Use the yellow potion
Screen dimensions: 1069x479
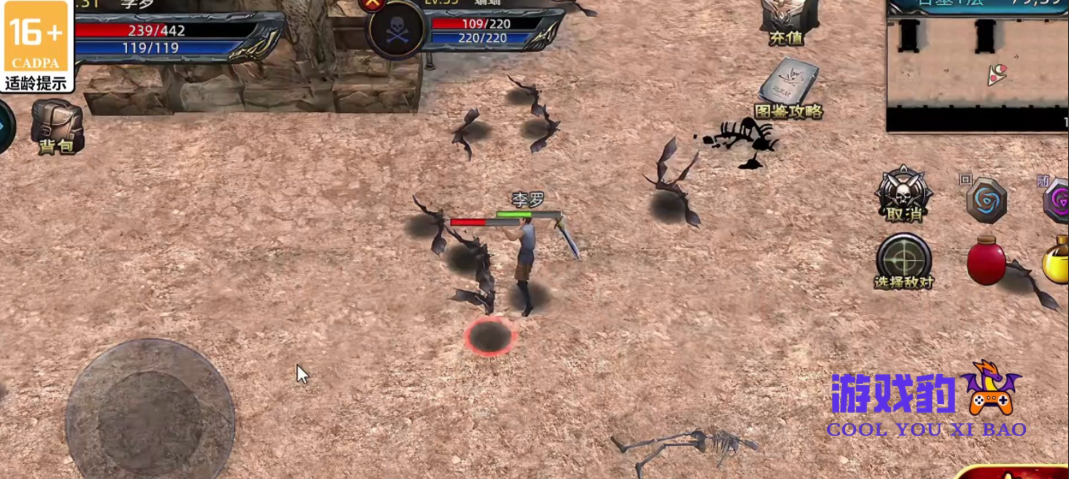[x=1056, y=261]
